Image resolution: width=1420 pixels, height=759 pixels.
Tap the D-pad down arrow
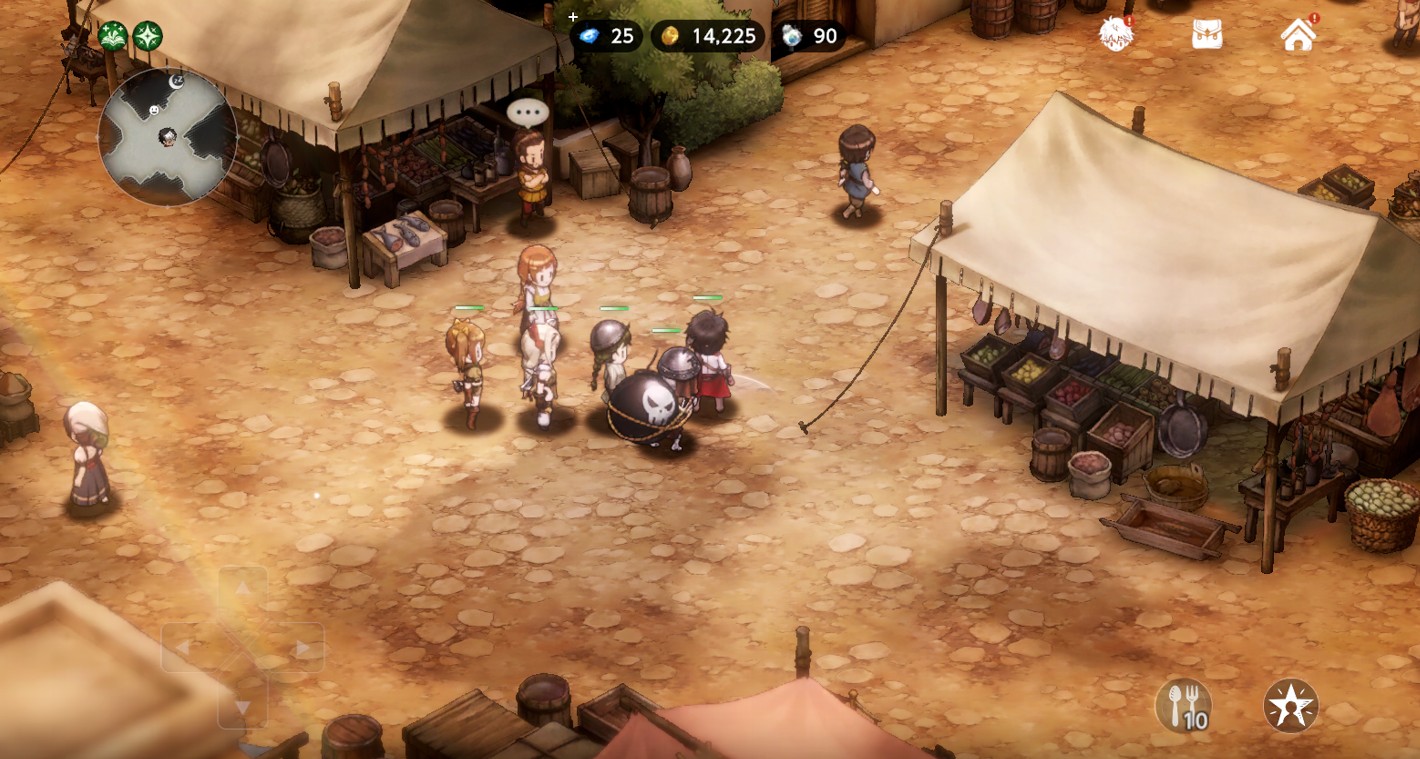pos(243,707)
